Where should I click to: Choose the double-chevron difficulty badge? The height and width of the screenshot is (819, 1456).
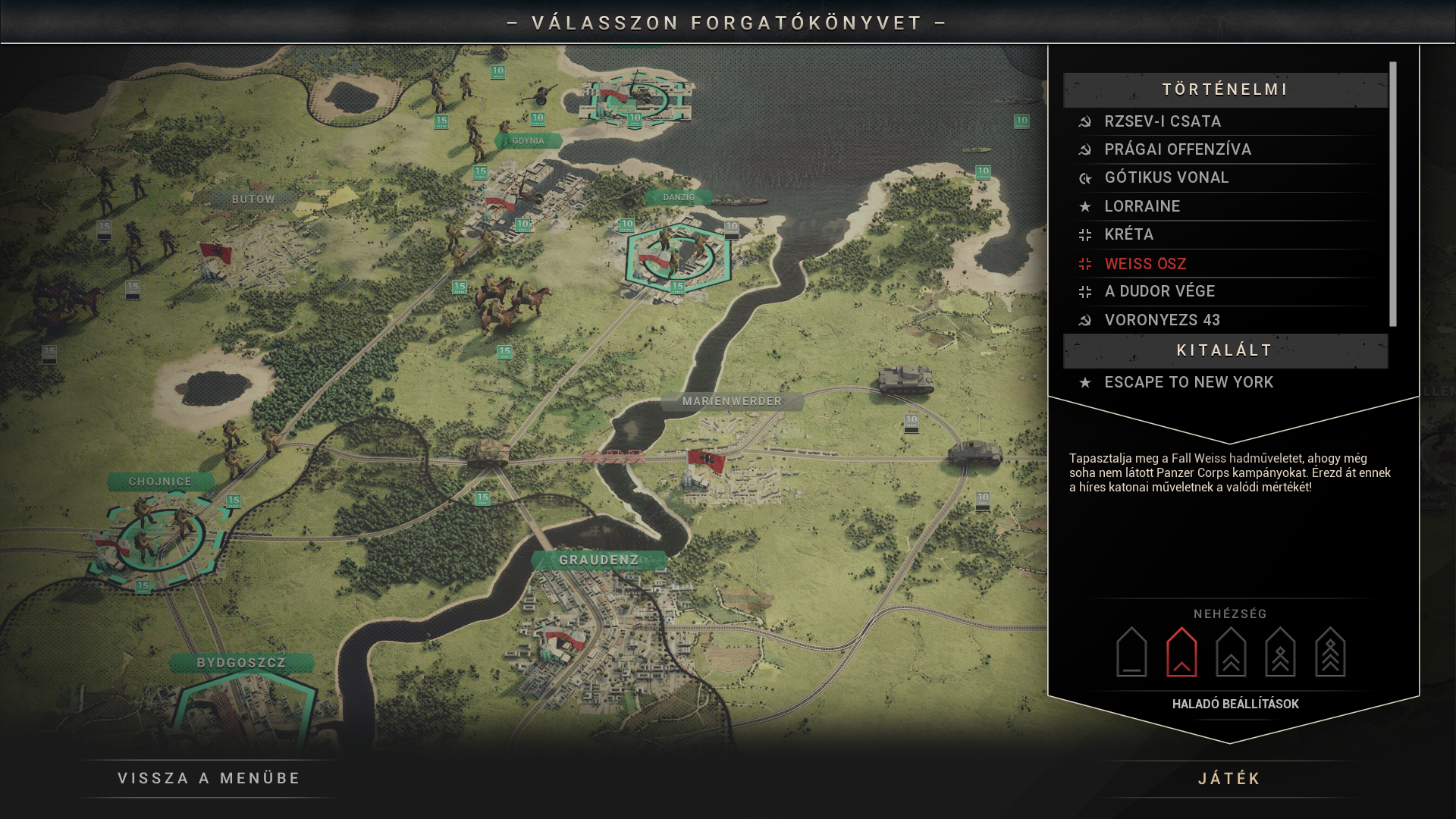click(1231, 652)
